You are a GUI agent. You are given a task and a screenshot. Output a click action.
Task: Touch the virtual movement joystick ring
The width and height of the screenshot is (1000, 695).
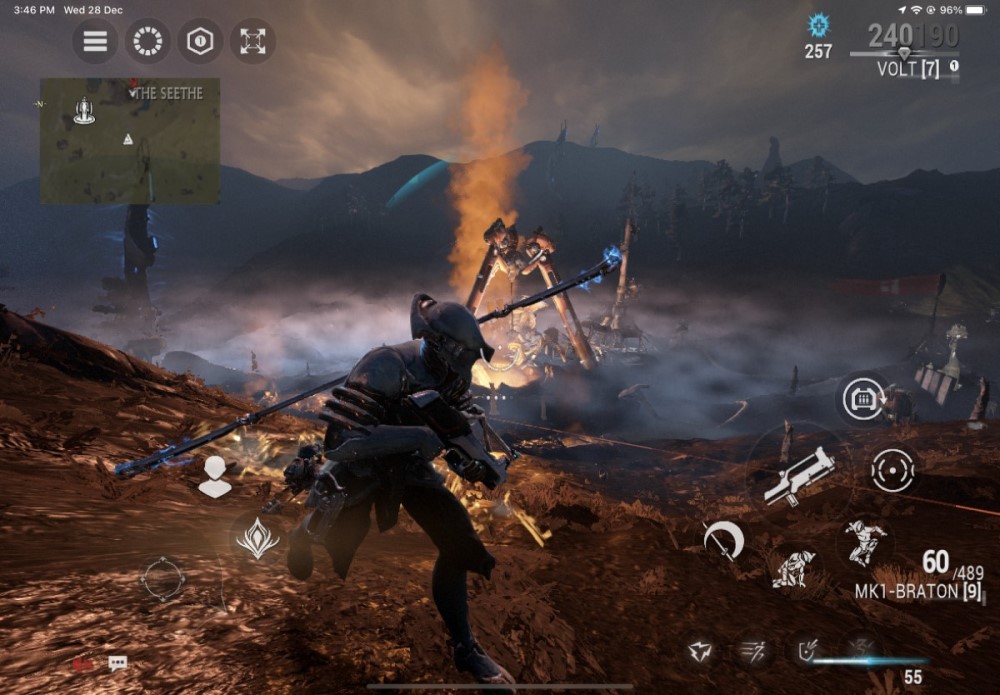click(163, 579)
